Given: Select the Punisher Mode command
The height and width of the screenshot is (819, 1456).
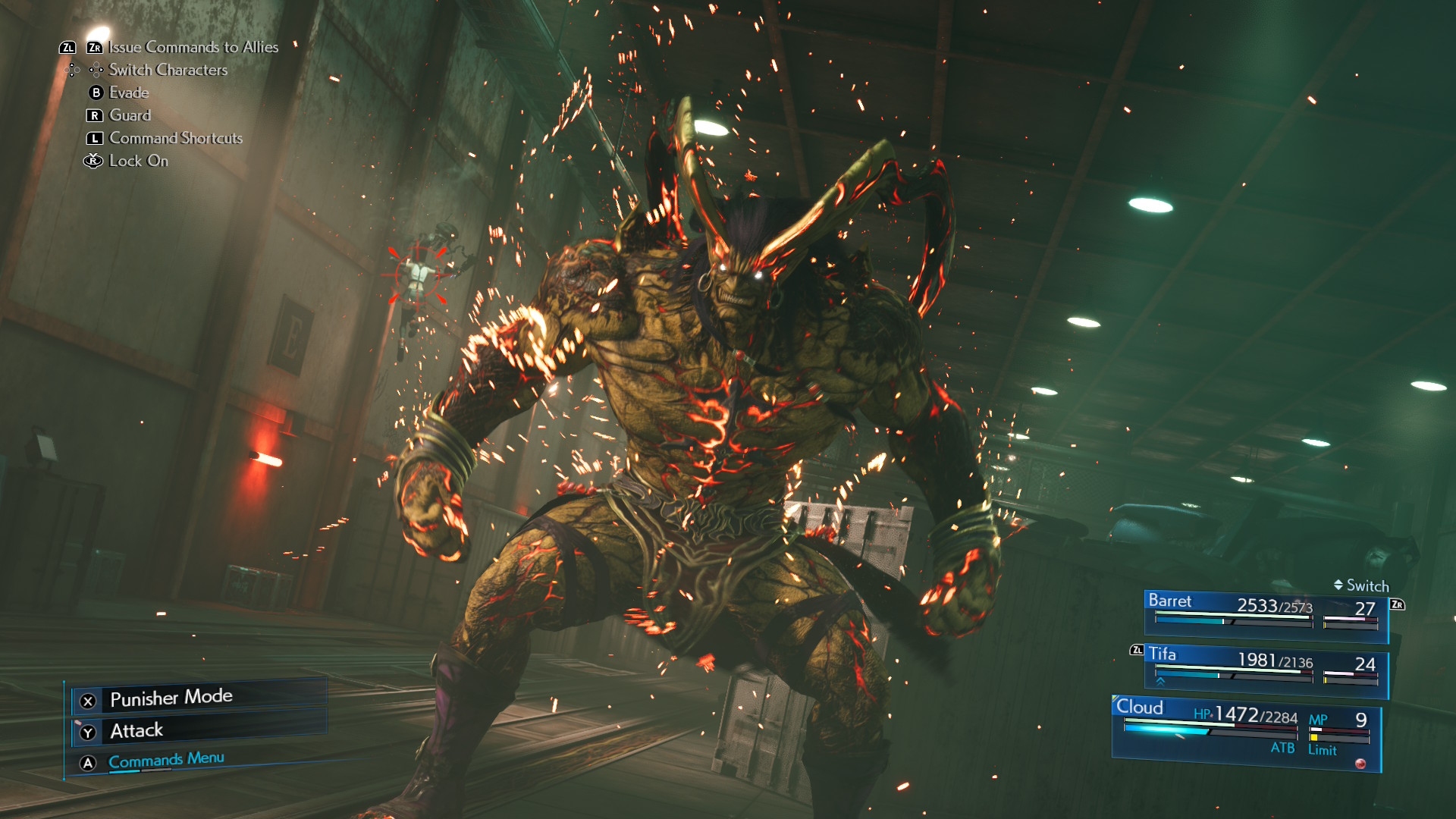Looking at the screenshot, I should point(171,698).
